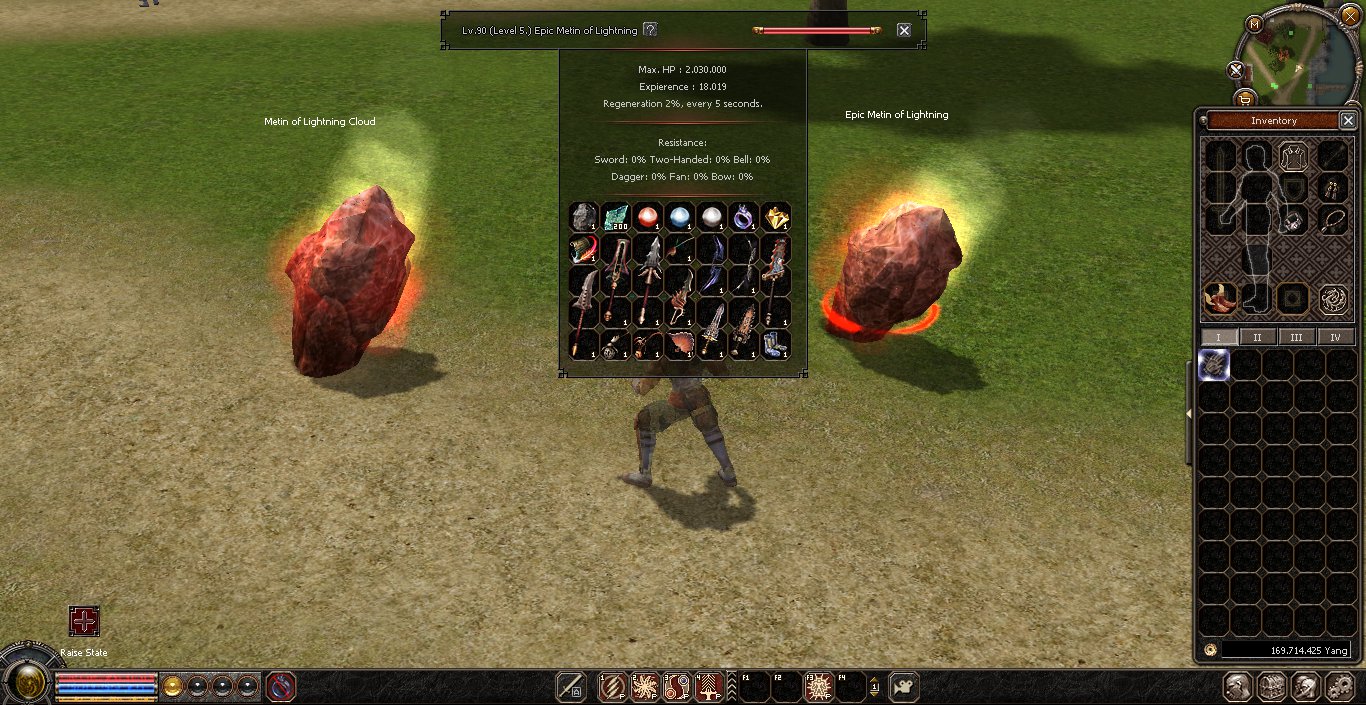Click the green 200-stack item in the drop list
The width and height of the screenshot is (1366, 705).
(616, 216)
